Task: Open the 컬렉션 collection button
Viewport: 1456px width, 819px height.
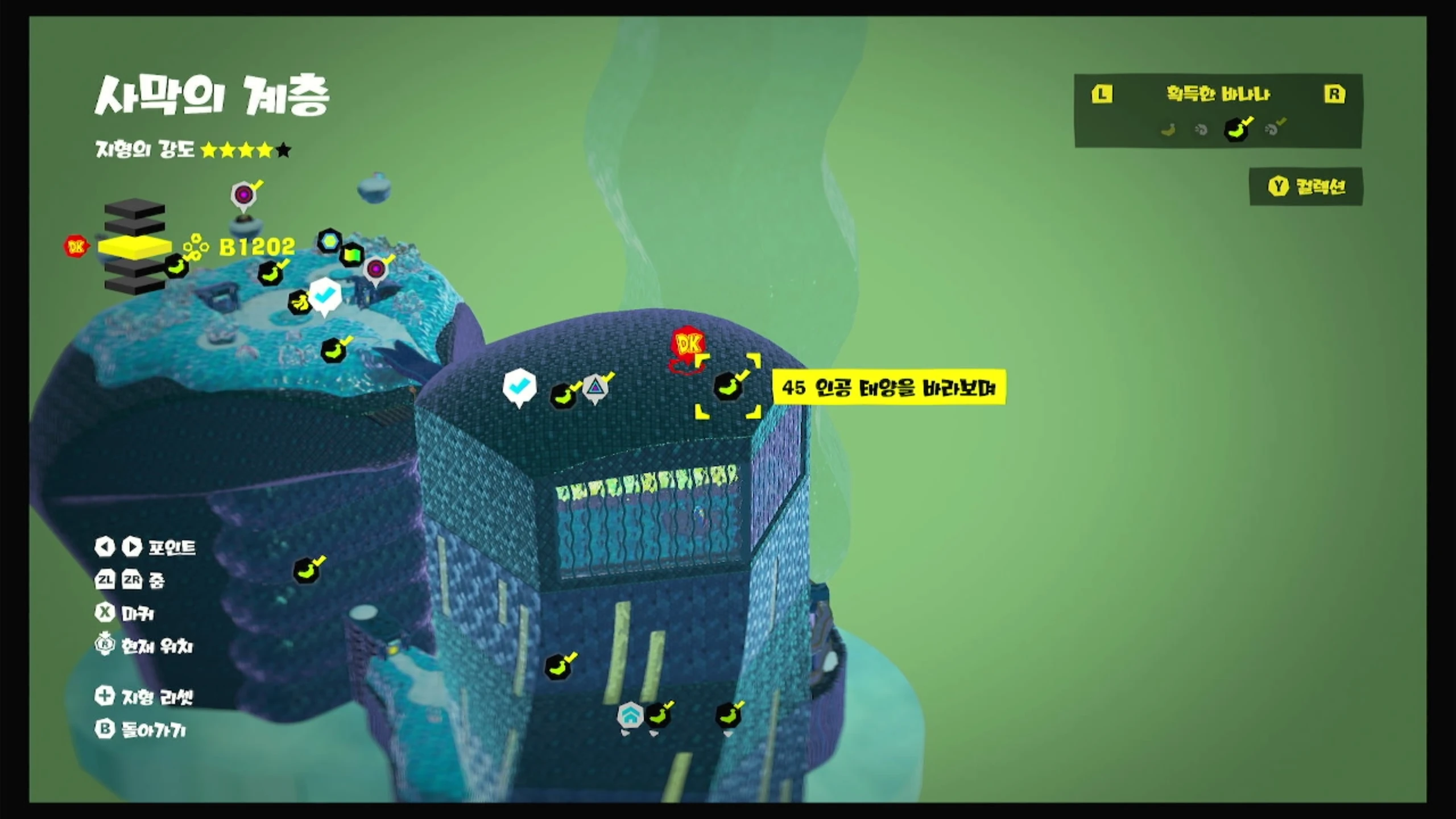Action: click(x=1306, y=187)
